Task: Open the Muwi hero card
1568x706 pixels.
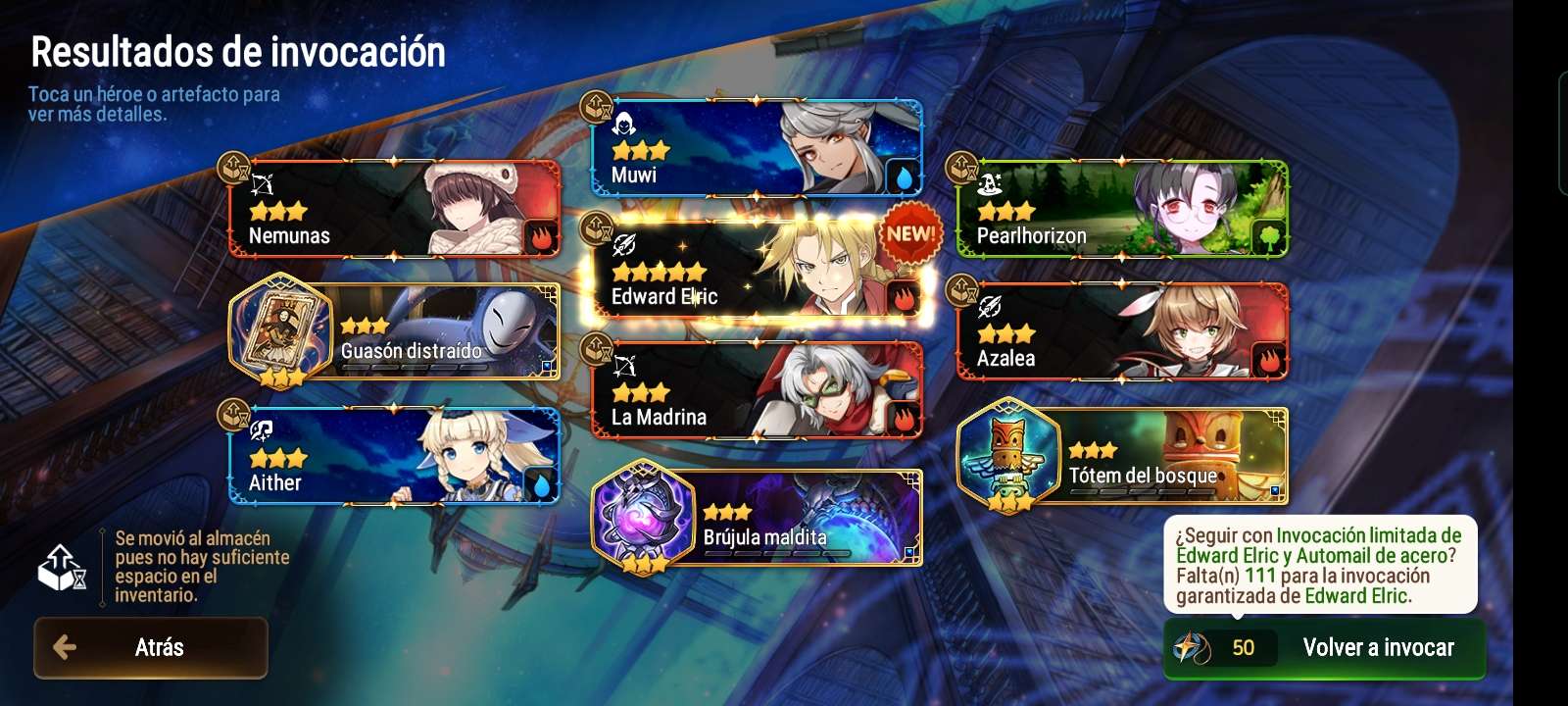Action: 757,148
